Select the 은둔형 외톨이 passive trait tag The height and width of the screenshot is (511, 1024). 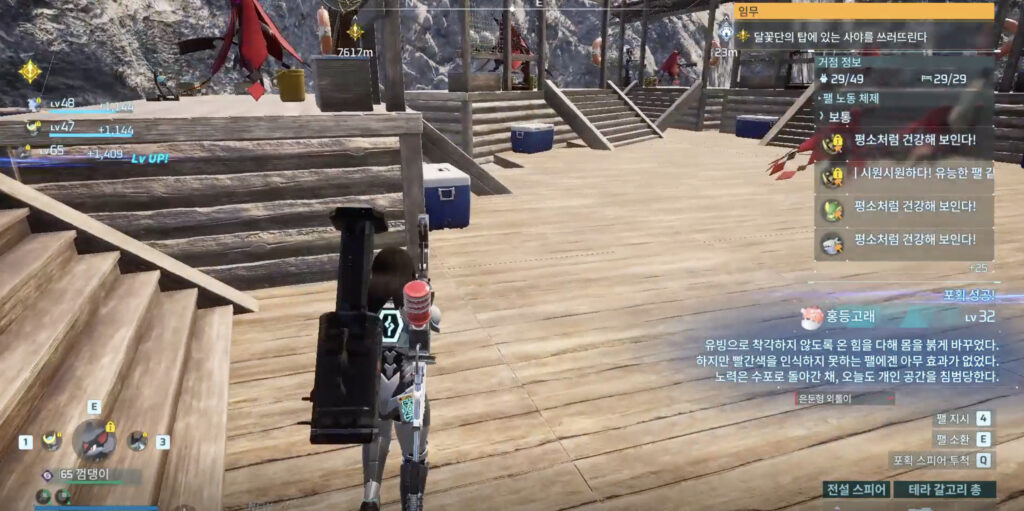tap(830, 398)
